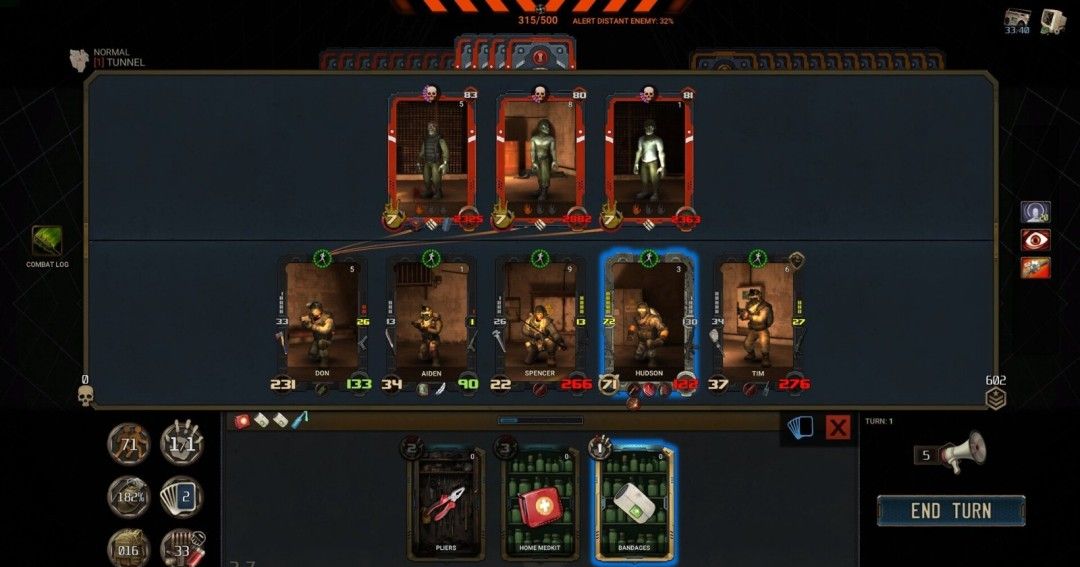Image resolution: width=1080 pixels, height=567 pixels.
Task: Open the radio icon
Action: click(1019, 21)
